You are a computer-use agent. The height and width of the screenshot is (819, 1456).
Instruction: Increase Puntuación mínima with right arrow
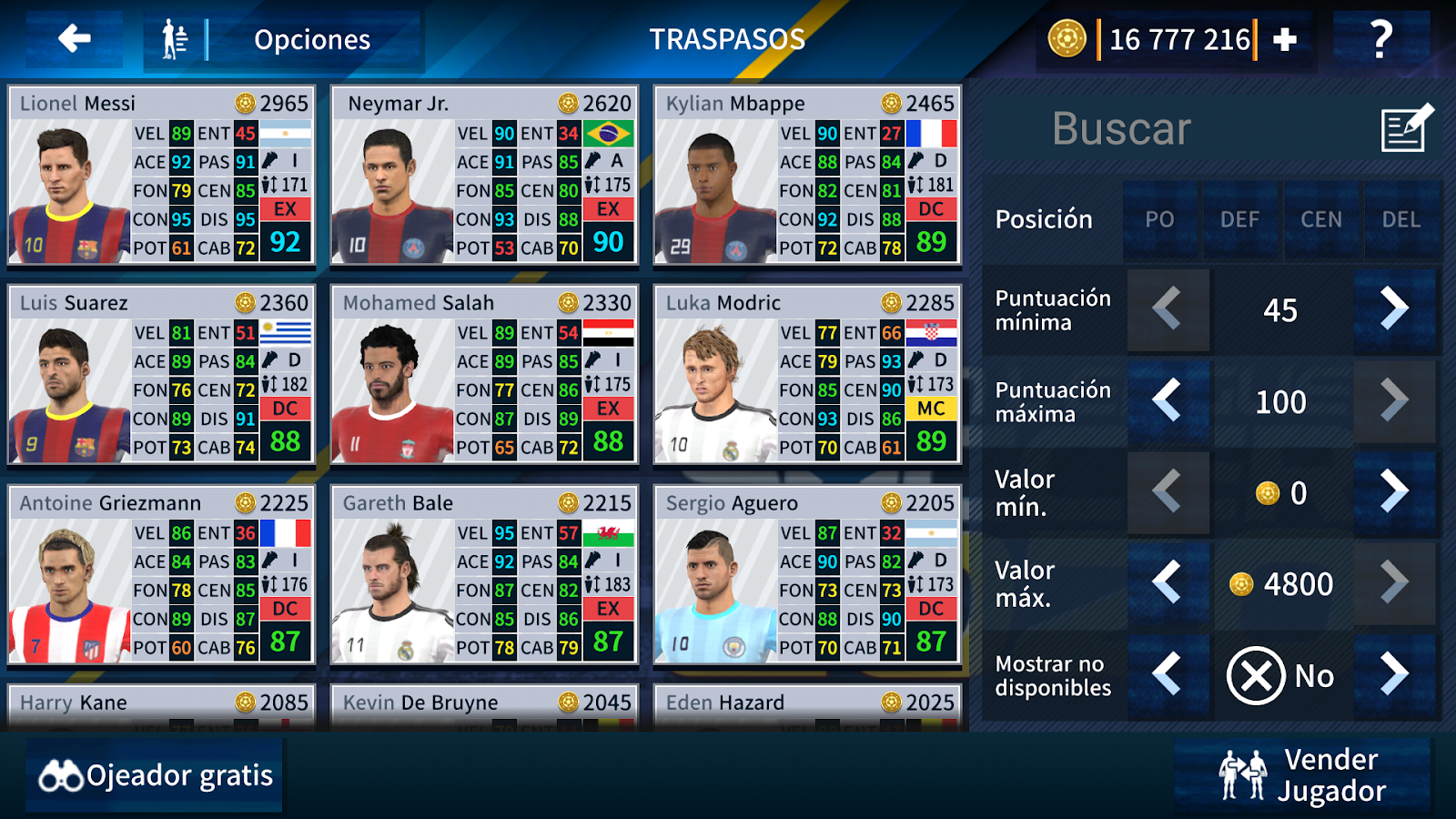pyautogui.click(x=1393, y=309)
